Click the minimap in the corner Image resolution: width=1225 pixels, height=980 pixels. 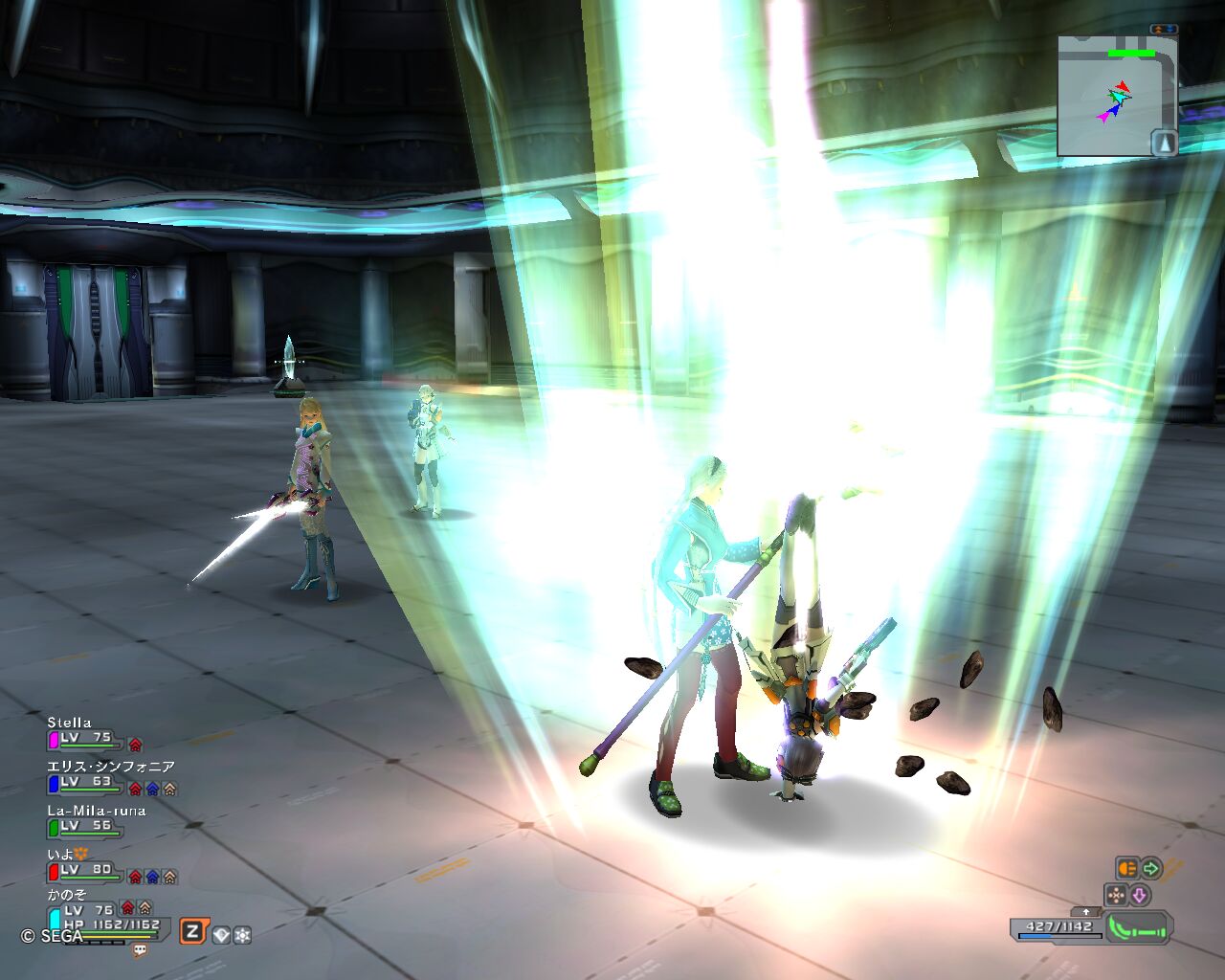point(1115,96)
